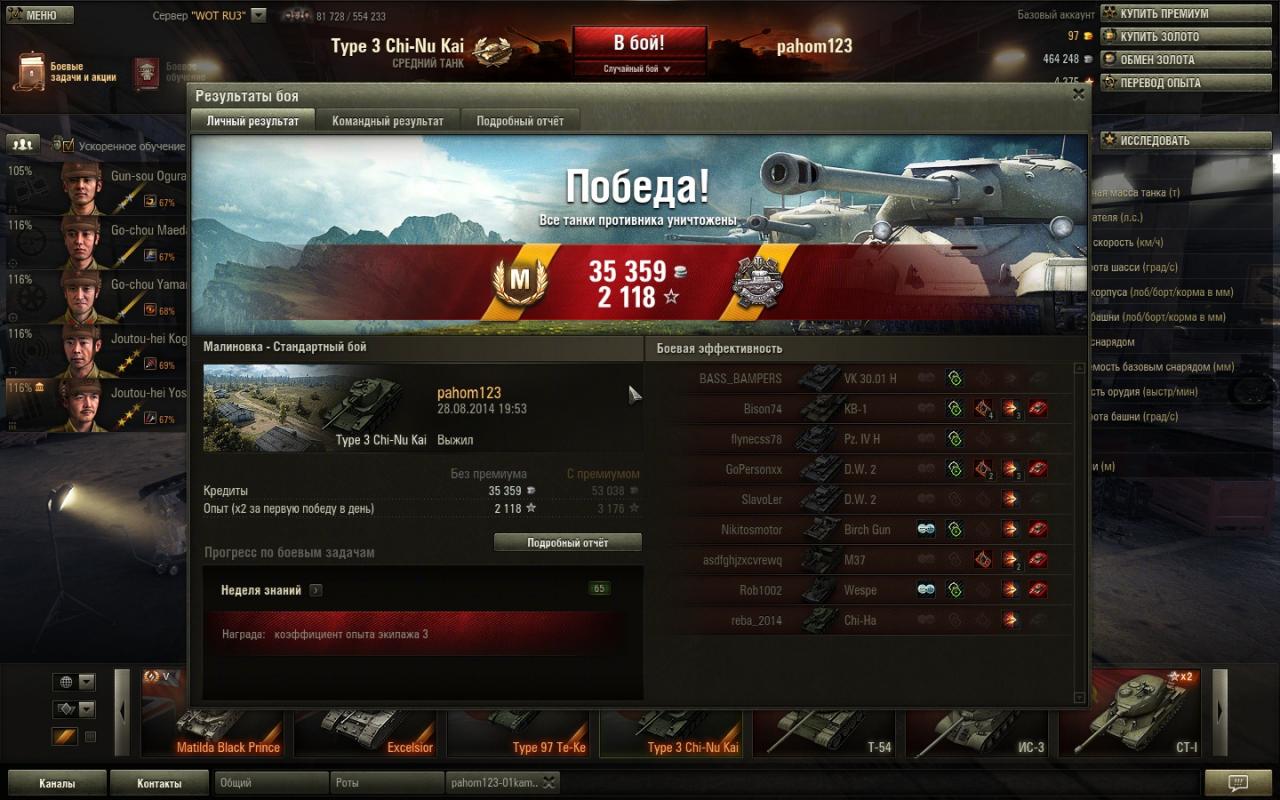Switch to the Командный результат tab
The image size is (1280, 800).
387,121
